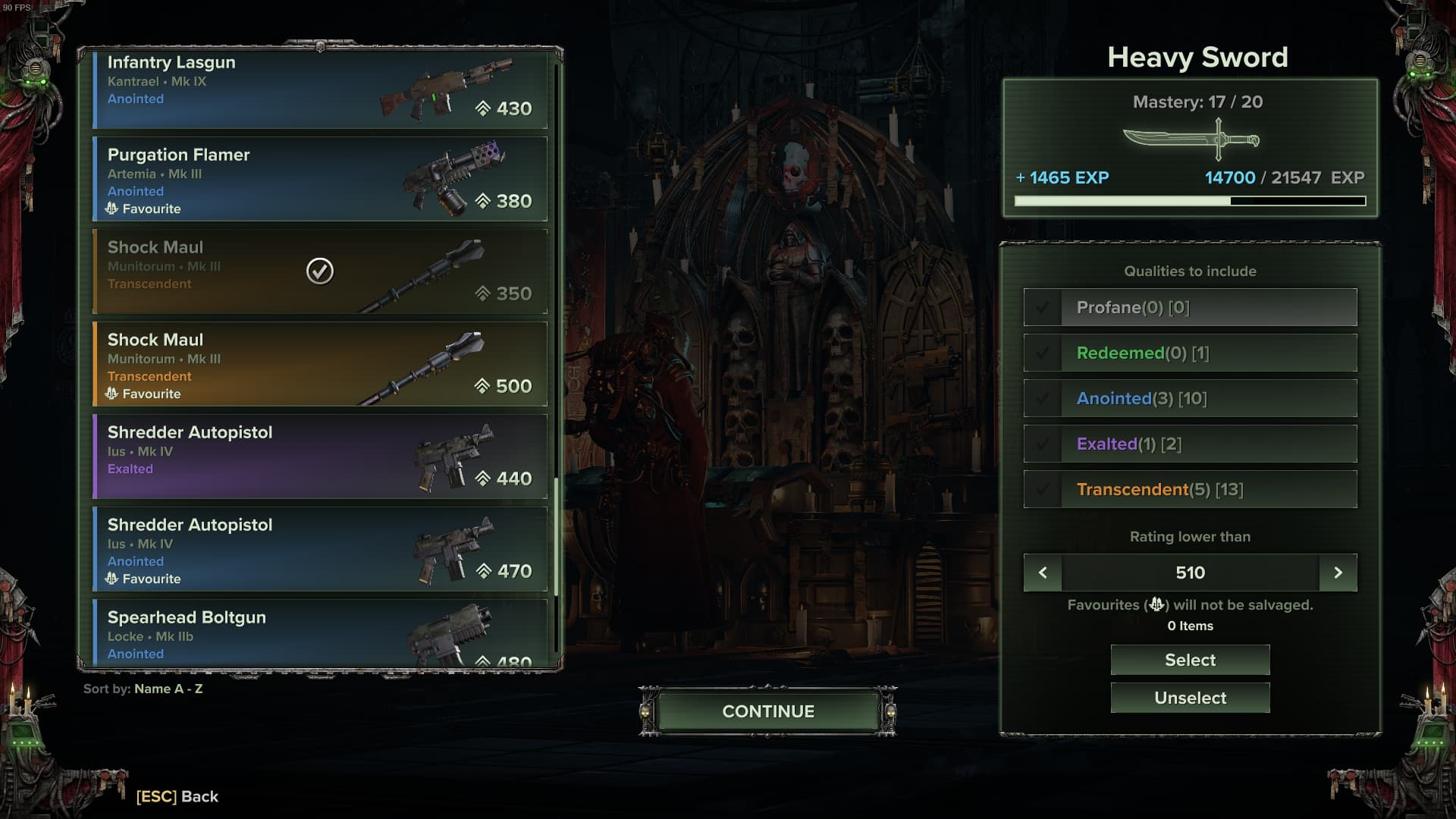This screenshot has width=1456, height=819.
Task: Include the Exalted quality
Action: point(1043,444)
